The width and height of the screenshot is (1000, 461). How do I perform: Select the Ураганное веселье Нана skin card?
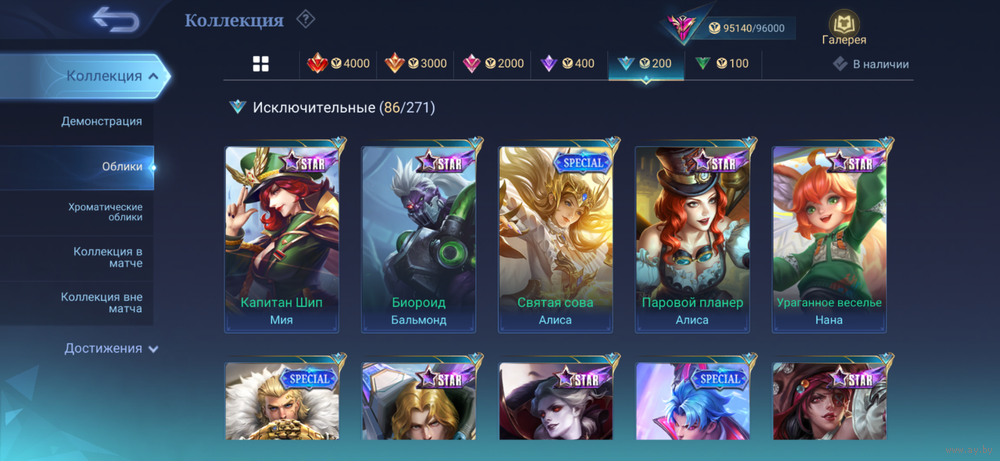coord(829,240)
